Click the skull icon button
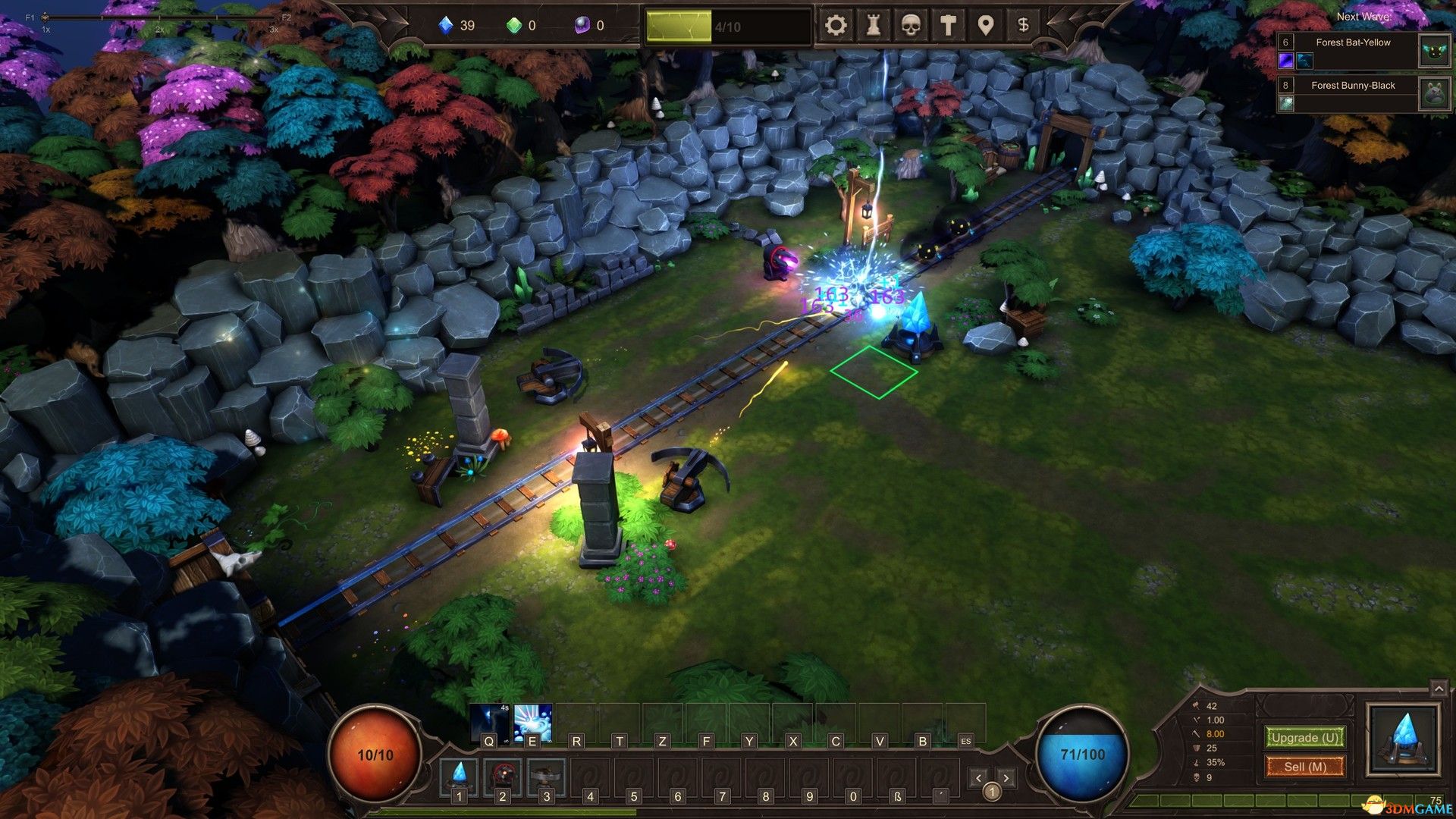This screenshot has height=819, width=1456. pos(911,26)
